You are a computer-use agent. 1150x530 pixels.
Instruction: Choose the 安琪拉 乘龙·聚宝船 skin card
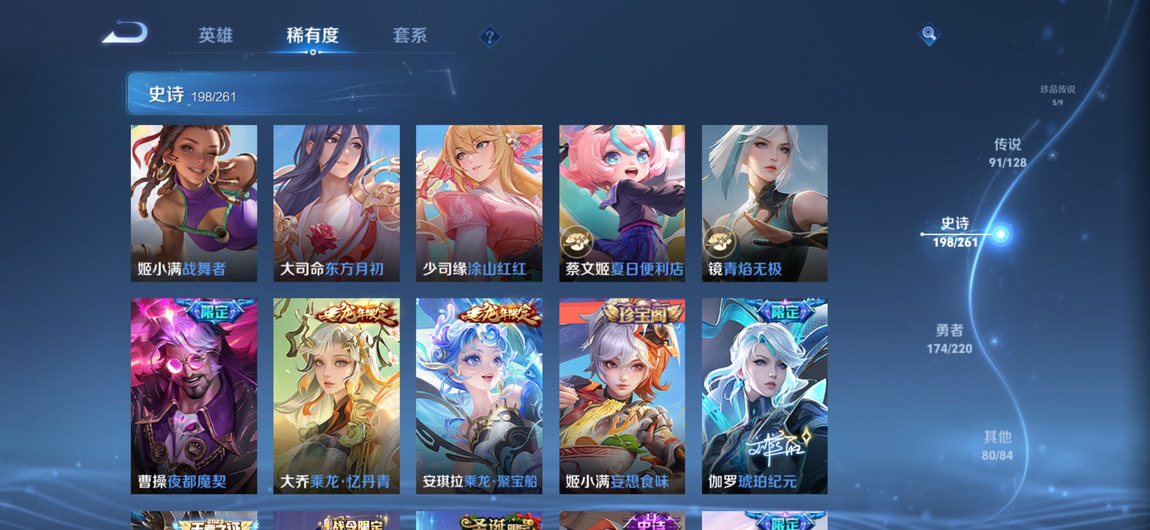coord(479,396)
